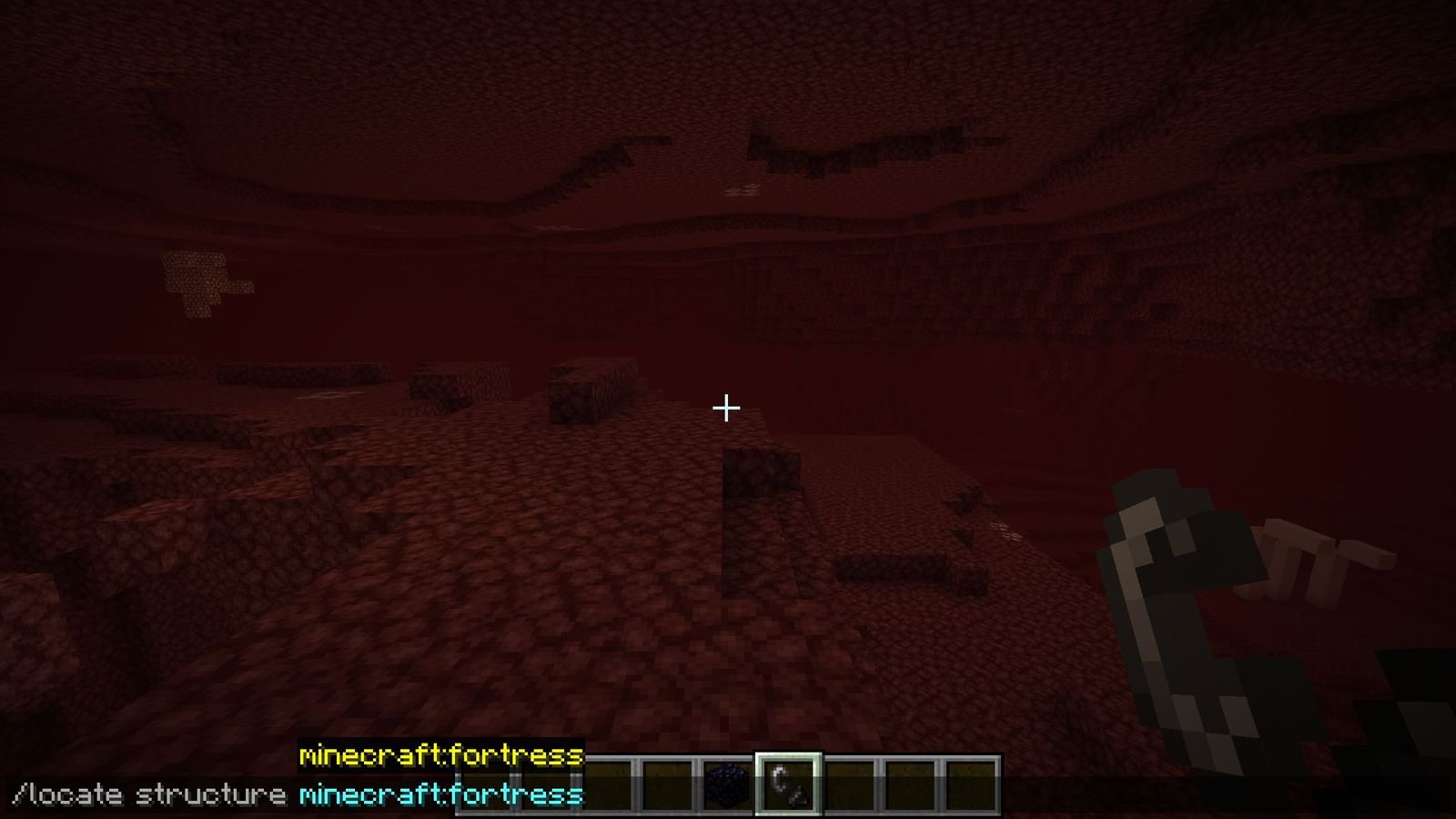Click the eighth hotbar slot
1456x819 pixels.
pyautogui.click(x=909, y=784)
